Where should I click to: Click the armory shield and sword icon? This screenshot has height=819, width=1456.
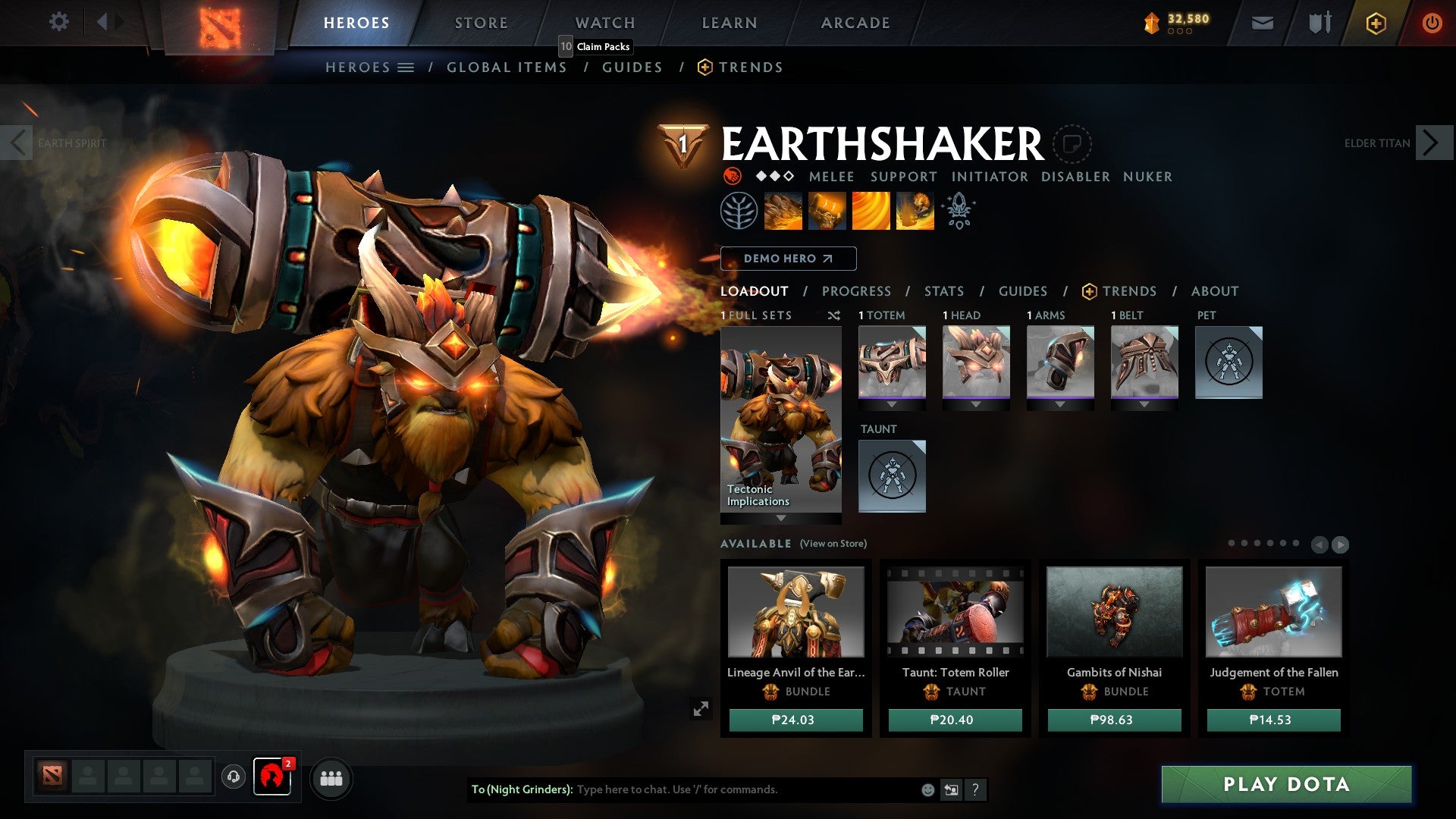(1320, 23)
